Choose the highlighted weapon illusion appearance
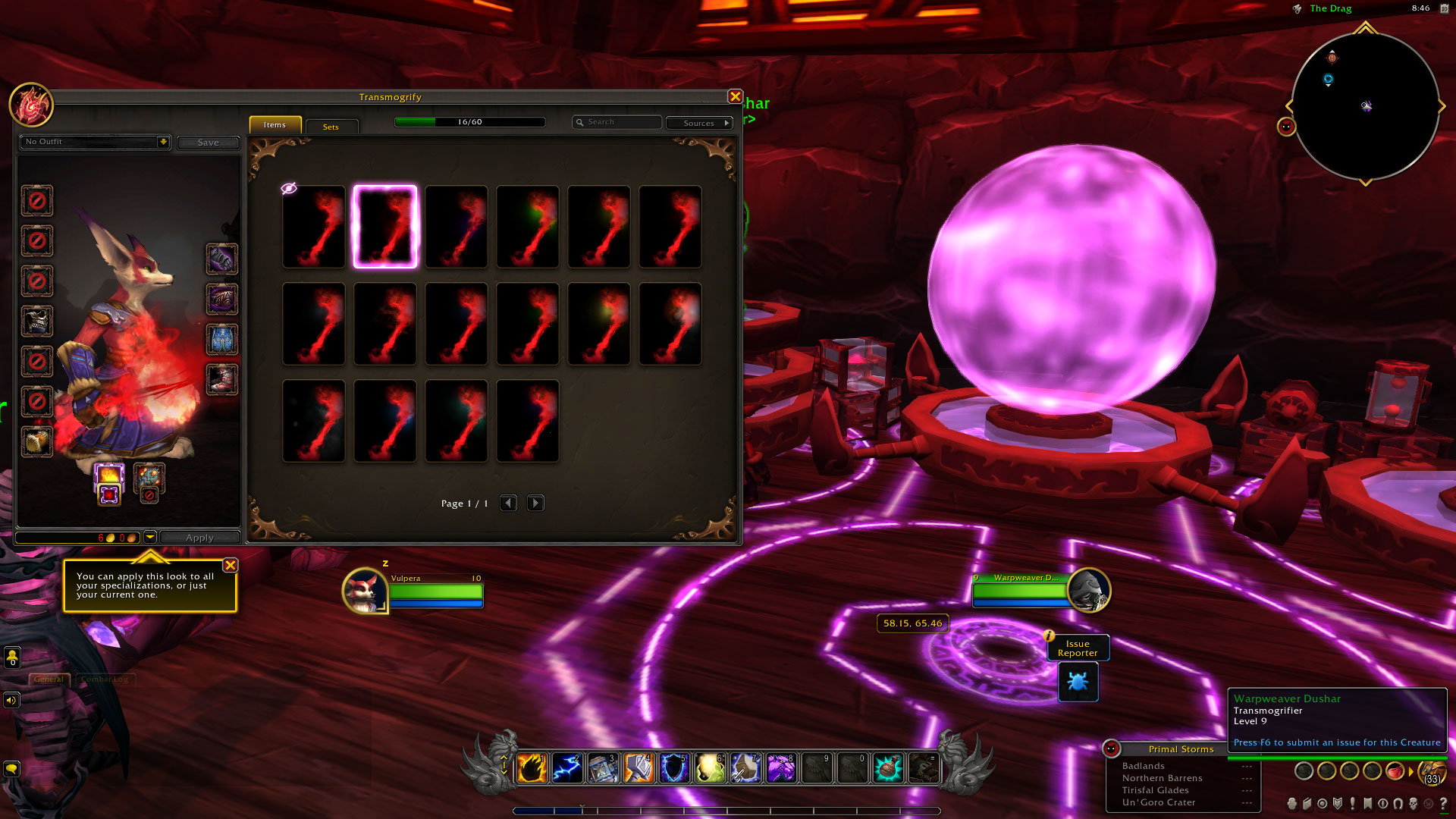 click(x=385, y=227)
